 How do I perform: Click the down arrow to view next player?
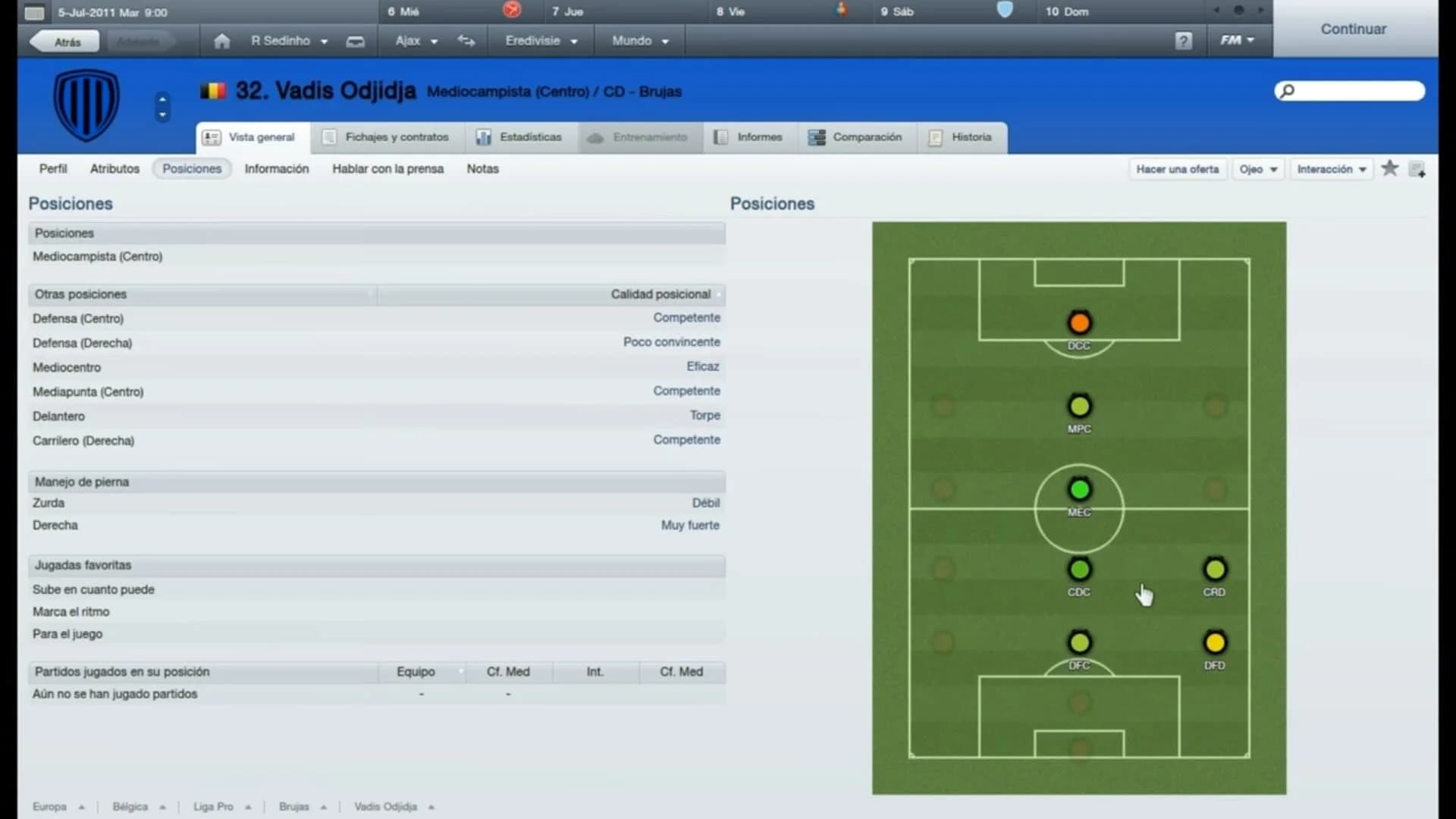[162, 115]
